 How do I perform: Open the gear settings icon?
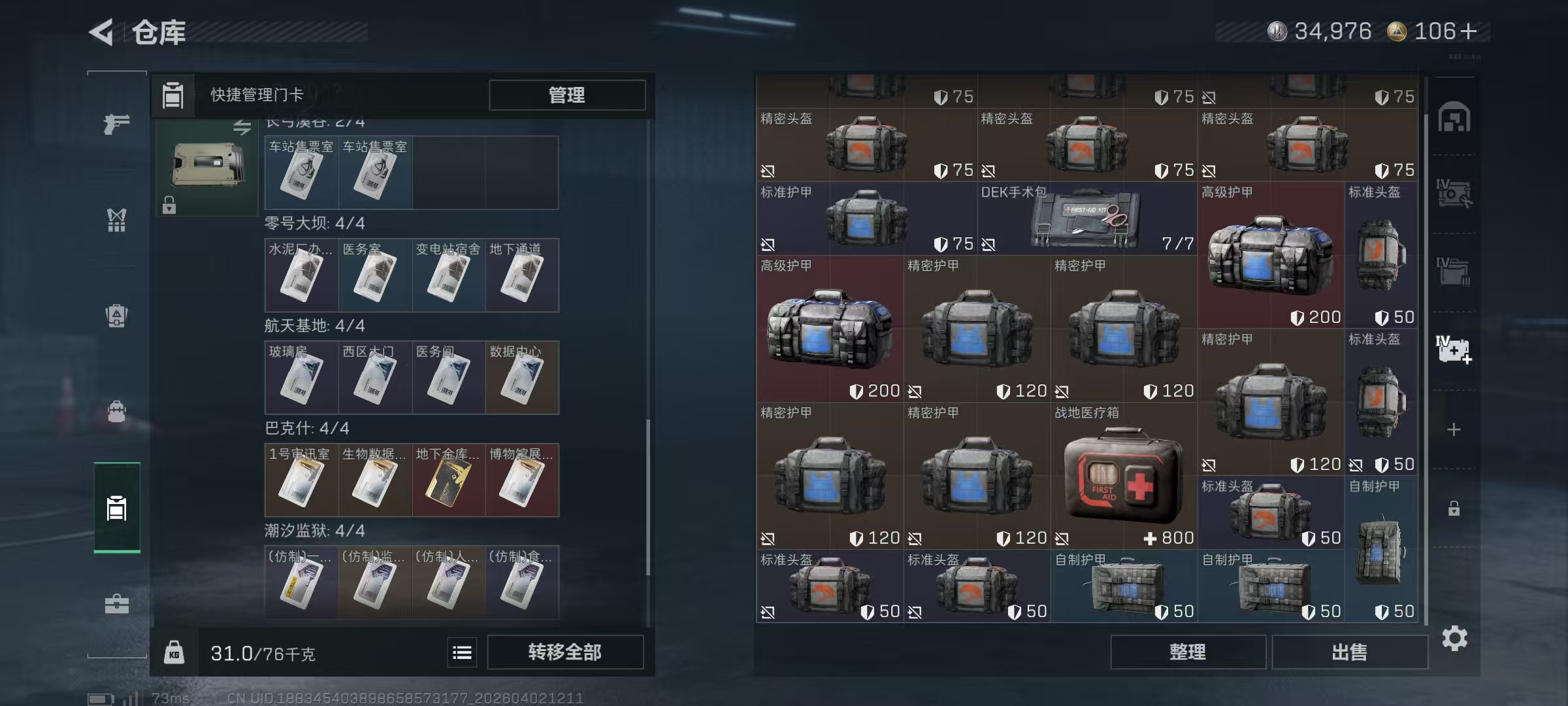1454,638
